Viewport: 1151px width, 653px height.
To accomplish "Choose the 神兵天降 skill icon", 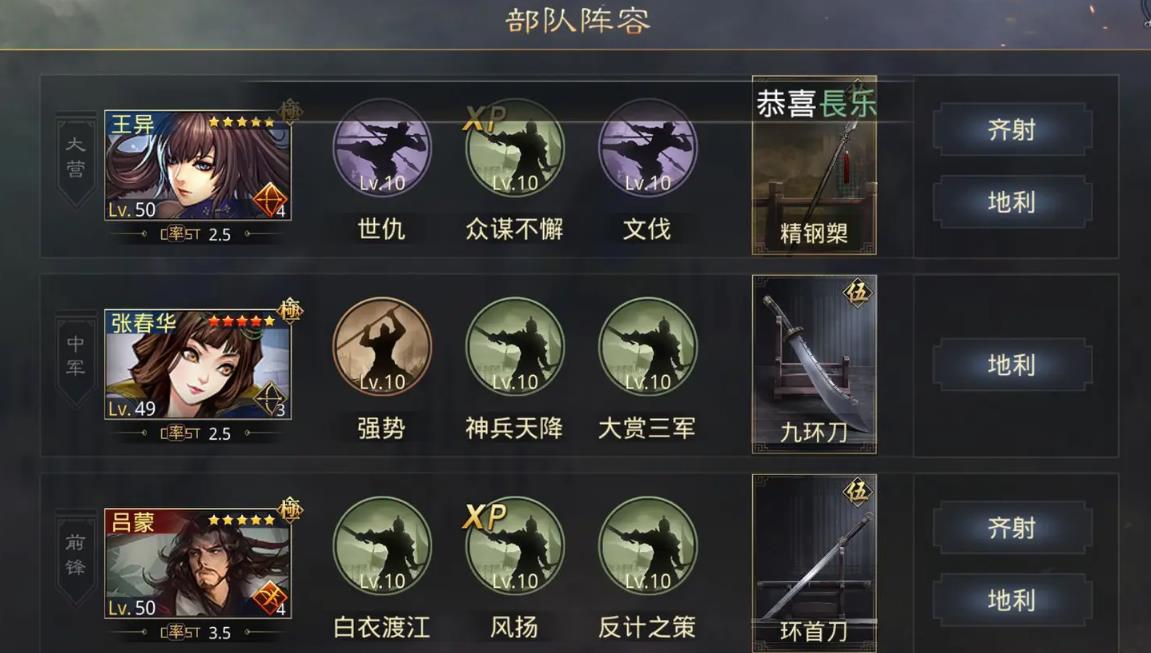I will click(x=515, y=347).
